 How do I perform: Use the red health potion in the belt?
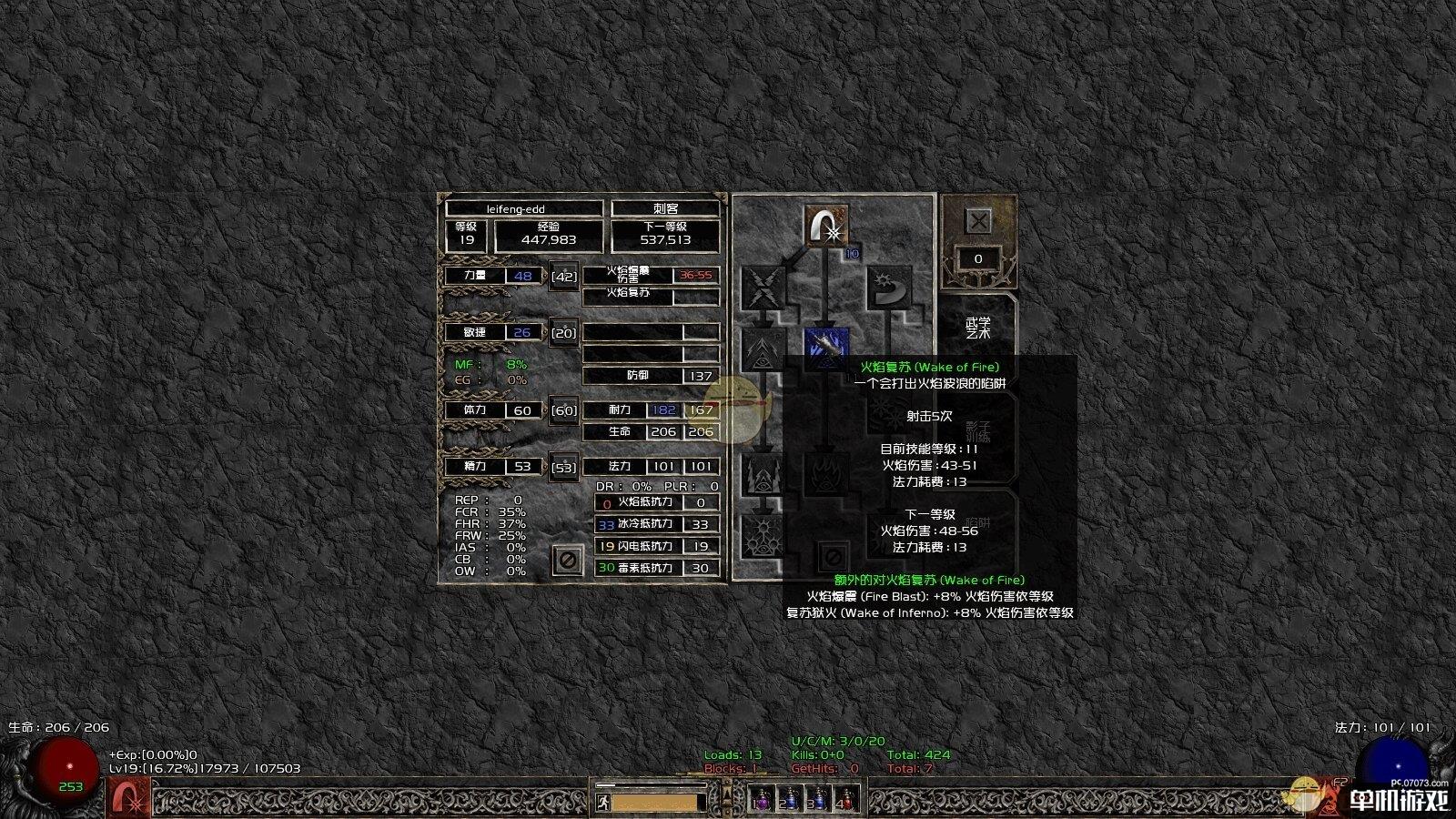click(x=847, y=799)
